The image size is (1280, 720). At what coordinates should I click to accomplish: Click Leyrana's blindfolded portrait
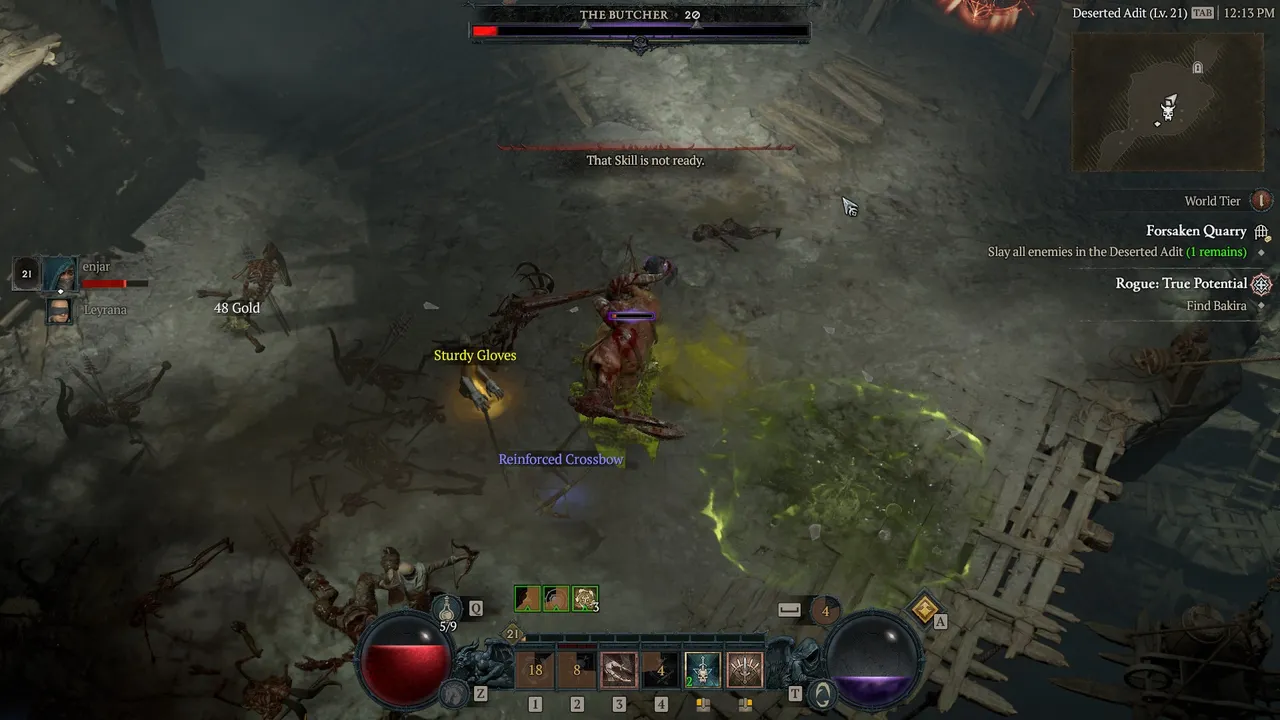click(x=59, y=311)
